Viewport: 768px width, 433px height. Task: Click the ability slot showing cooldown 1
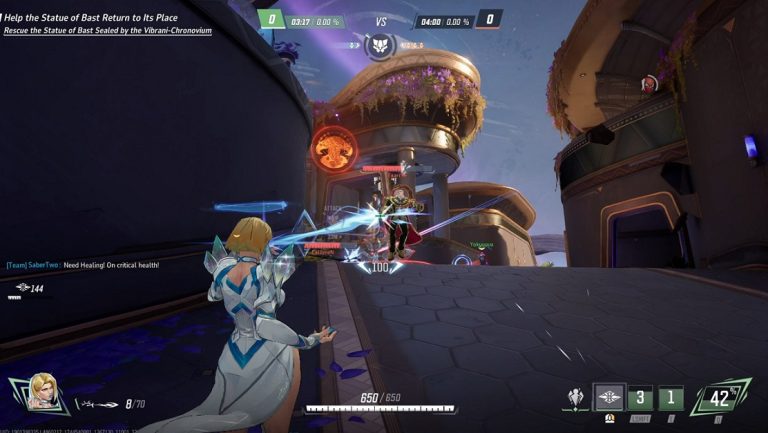pyautogui.click(x=671, y=398)
